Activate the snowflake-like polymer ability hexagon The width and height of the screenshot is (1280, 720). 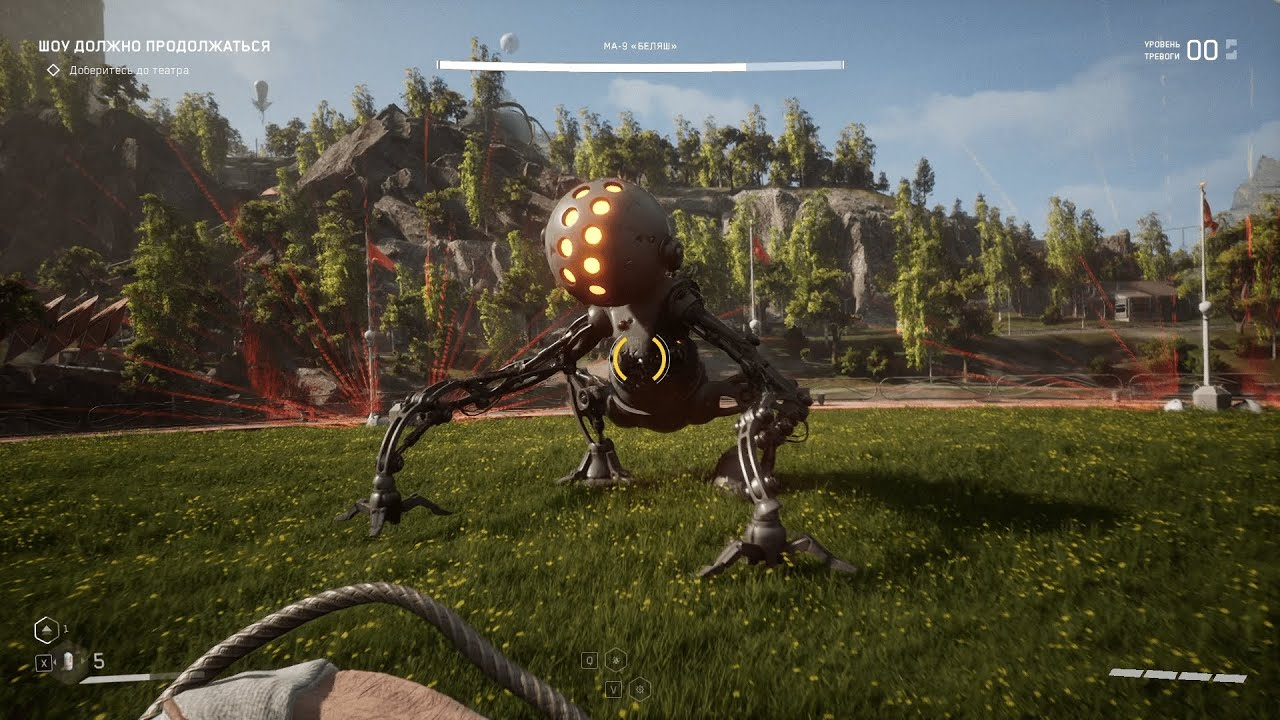click(616, 660)
